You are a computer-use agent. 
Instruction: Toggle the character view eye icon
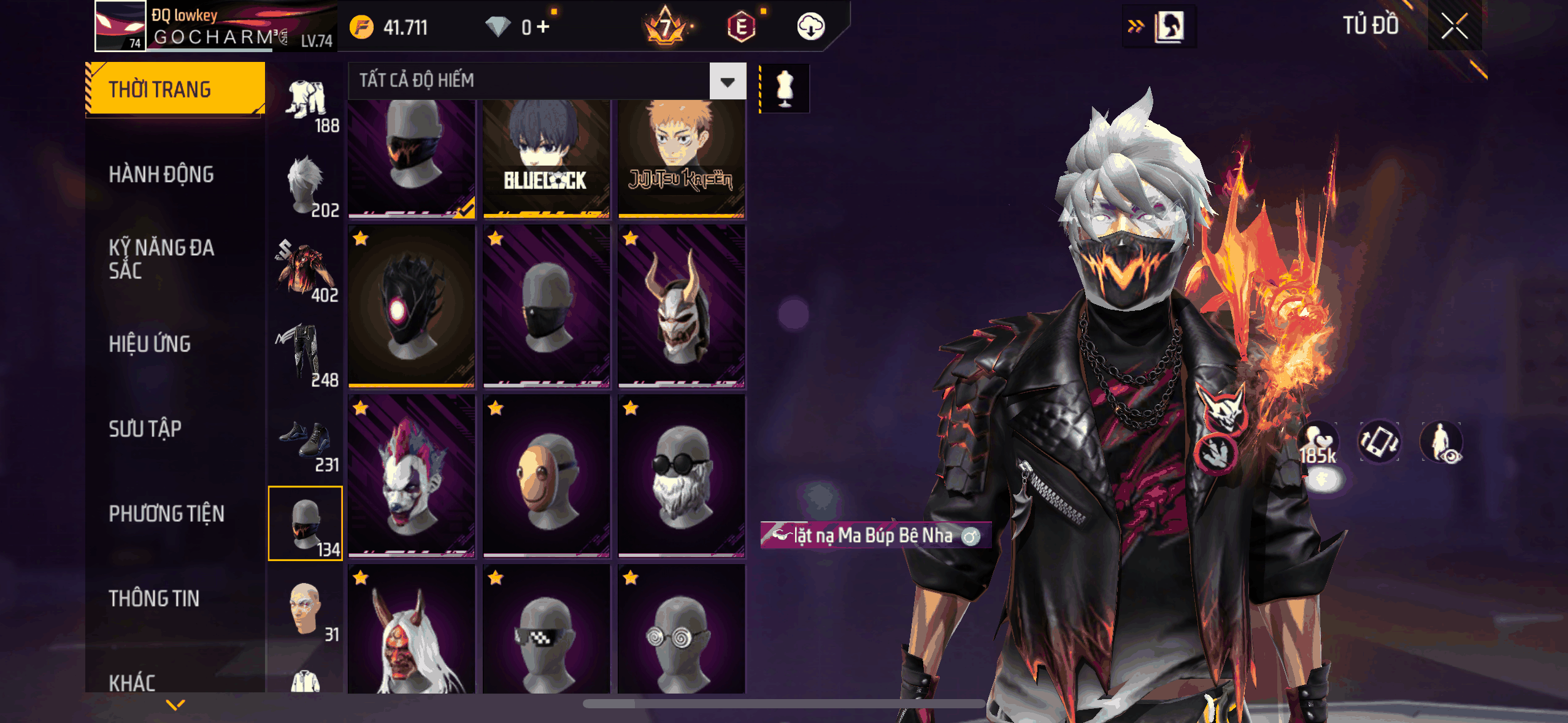point(1441,442)
